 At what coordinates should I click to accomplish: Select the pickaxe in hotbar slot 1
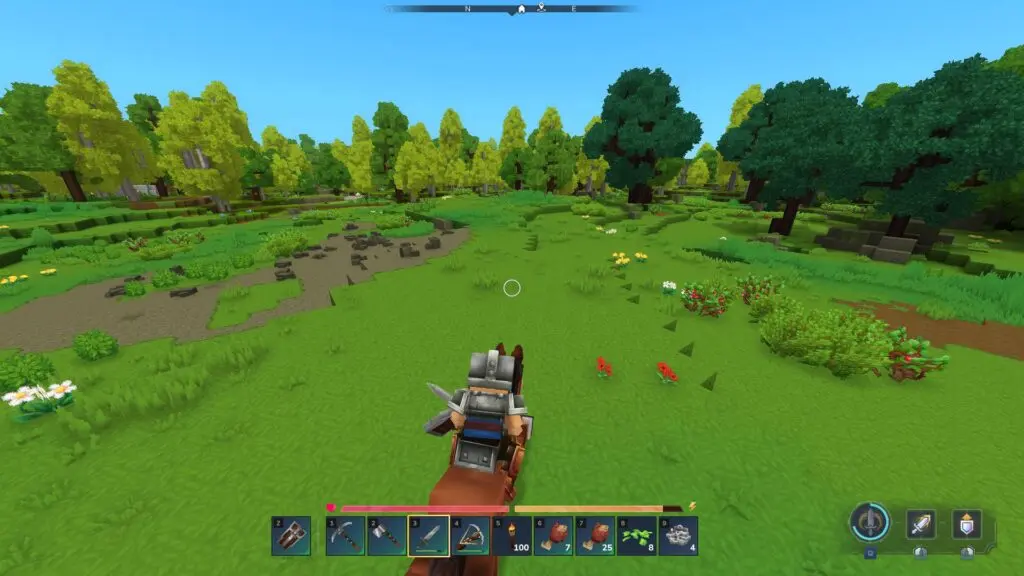345,536
